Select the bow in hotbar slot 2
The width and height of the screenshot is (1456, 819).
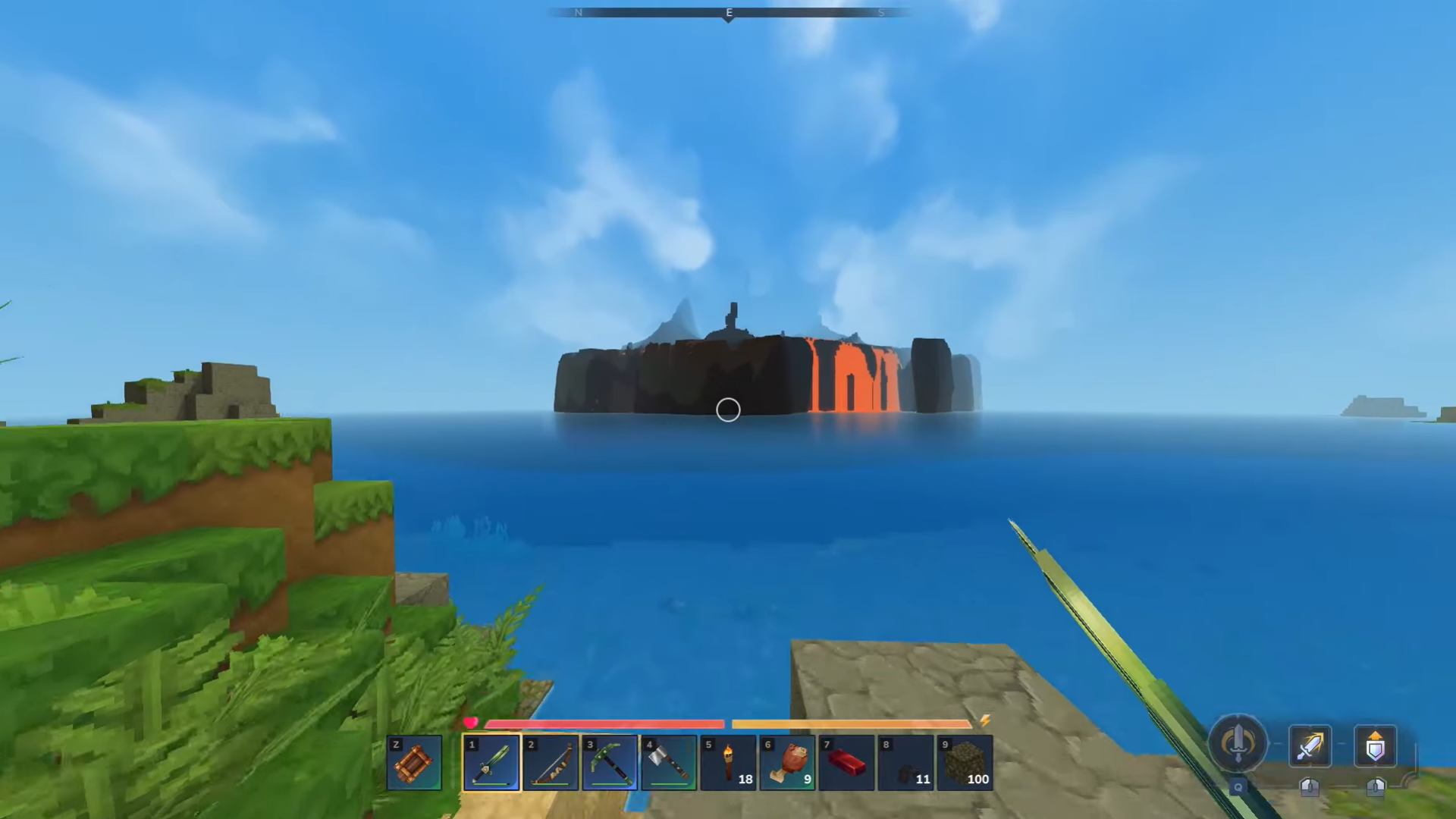(x=550, y=762)
